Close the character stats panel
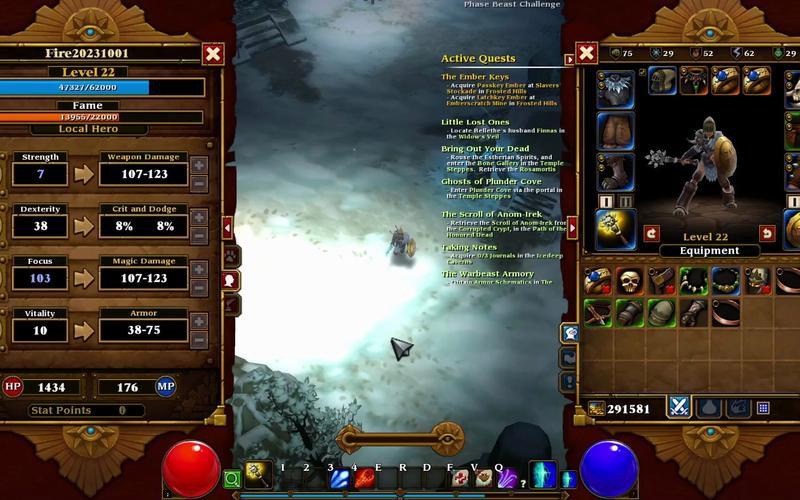 [x=213, y=54]
